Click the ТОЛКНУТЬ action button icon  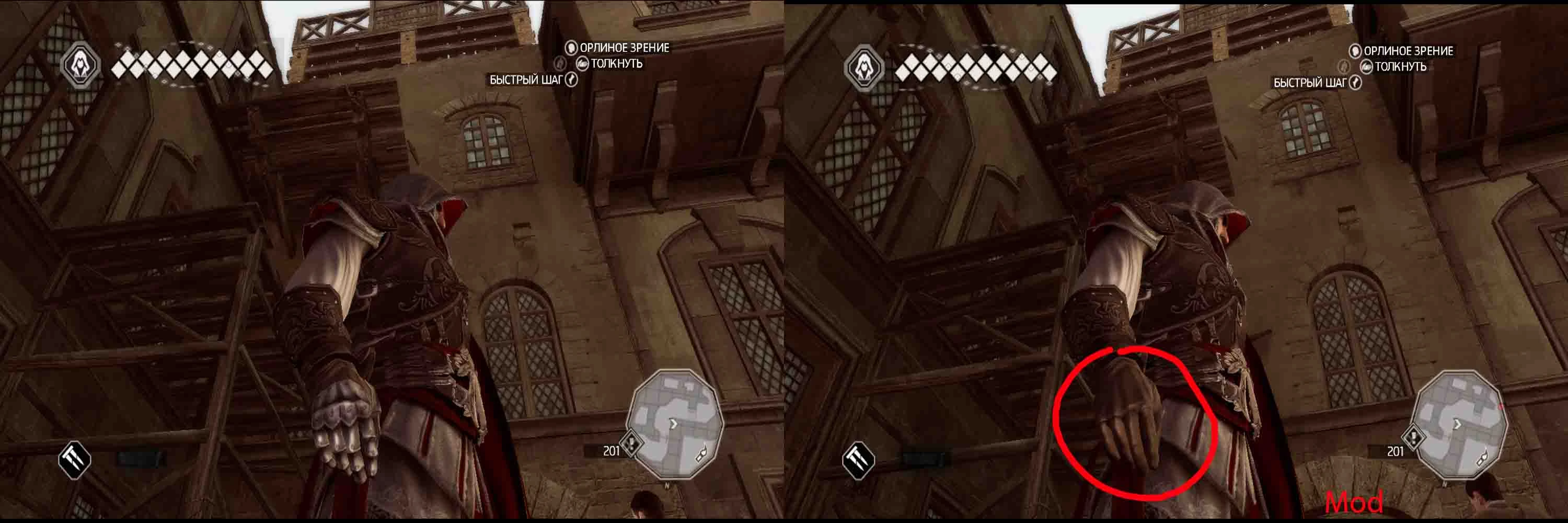coord(583,64)
